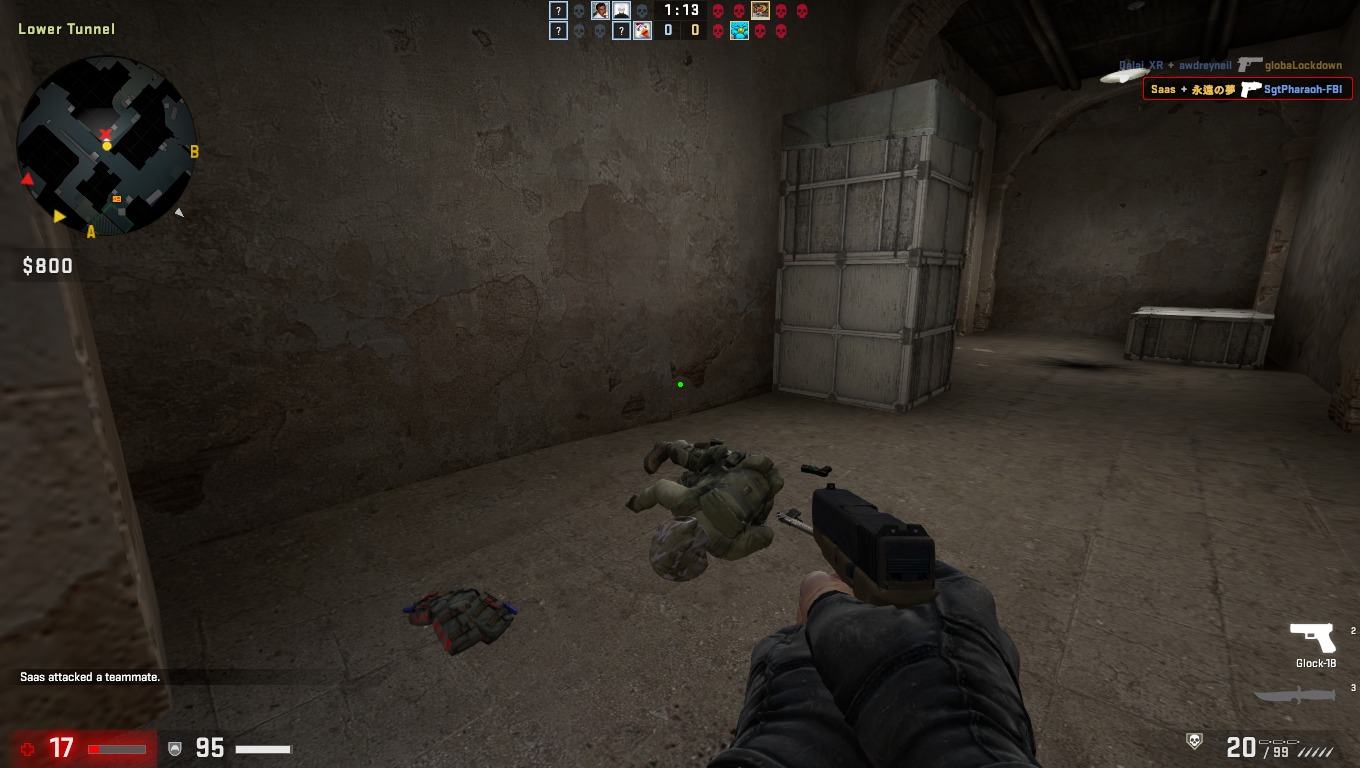
Task: Select the knife weapon slot
Action: point(1294,696)
